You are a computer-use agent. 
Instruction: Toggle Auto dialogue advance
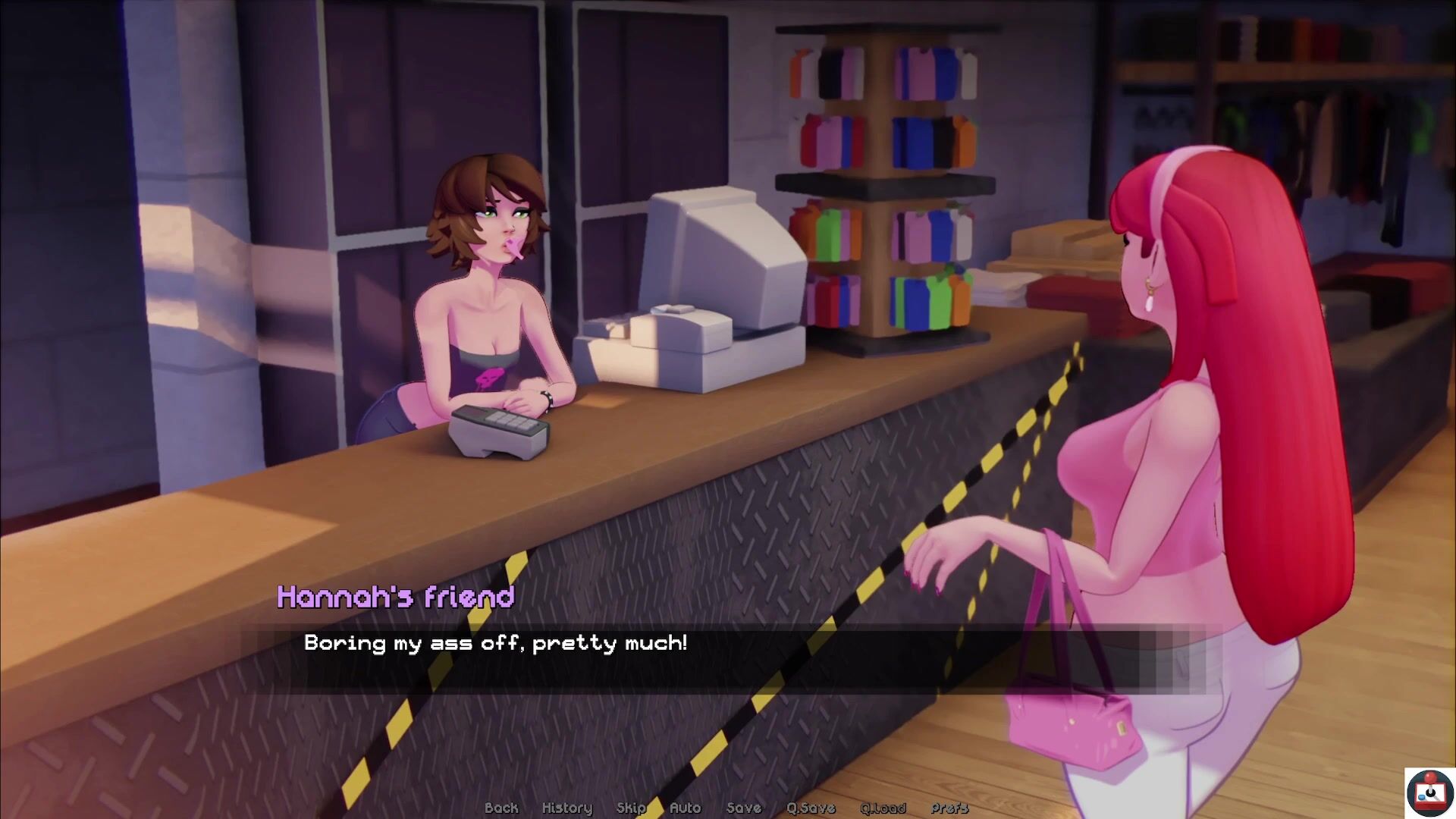(x=686, y=808)
